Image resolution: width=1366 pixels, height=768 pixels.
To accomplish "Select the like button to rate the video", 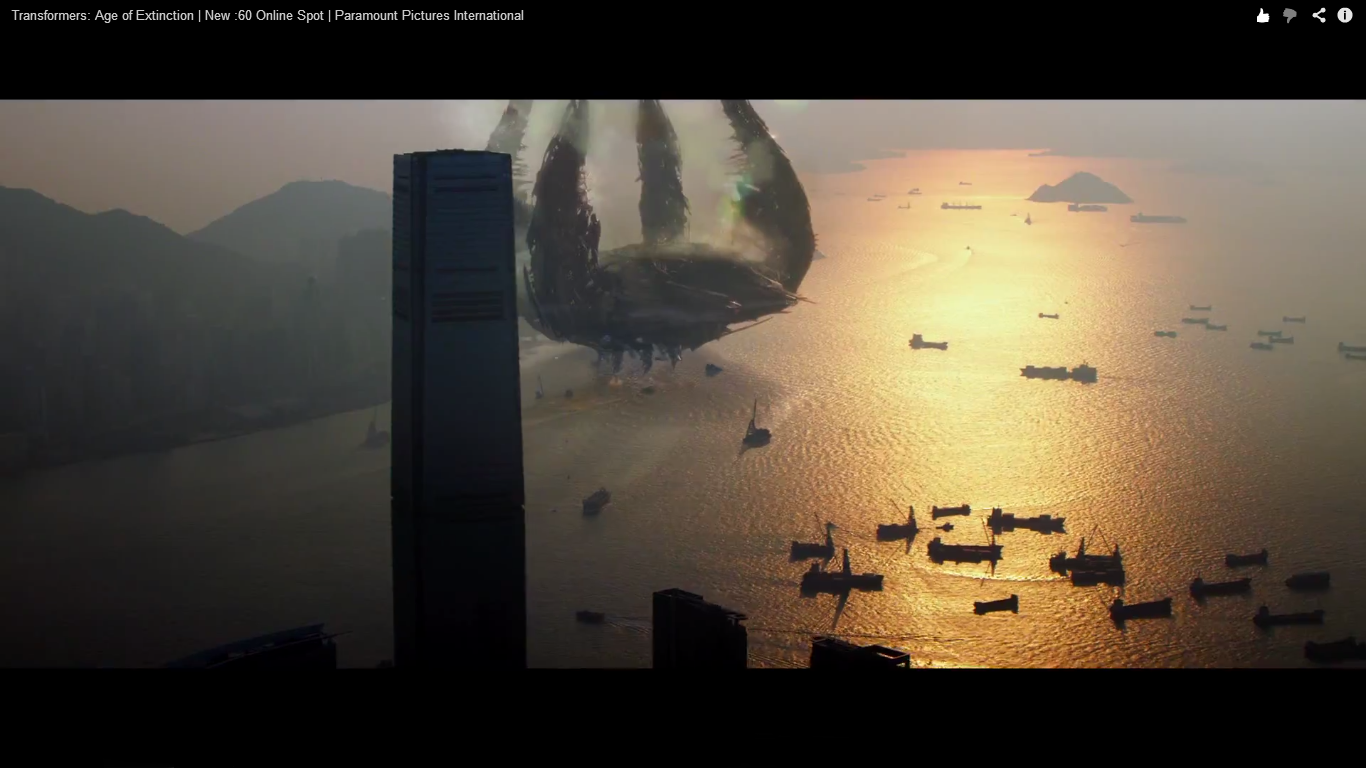I will tap(1263, 15).
